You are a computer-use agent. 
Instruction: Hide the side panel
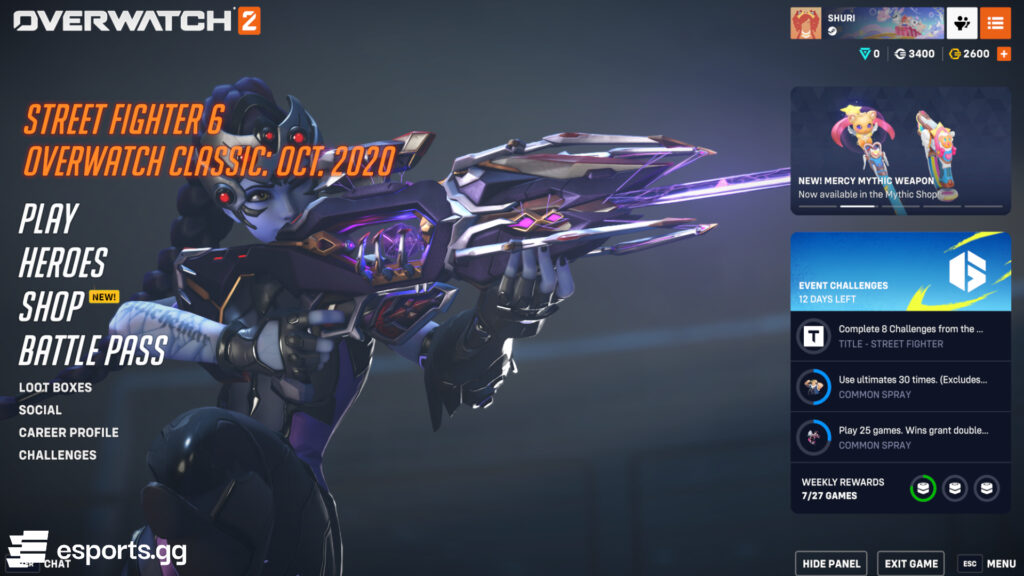coord(830,564)
